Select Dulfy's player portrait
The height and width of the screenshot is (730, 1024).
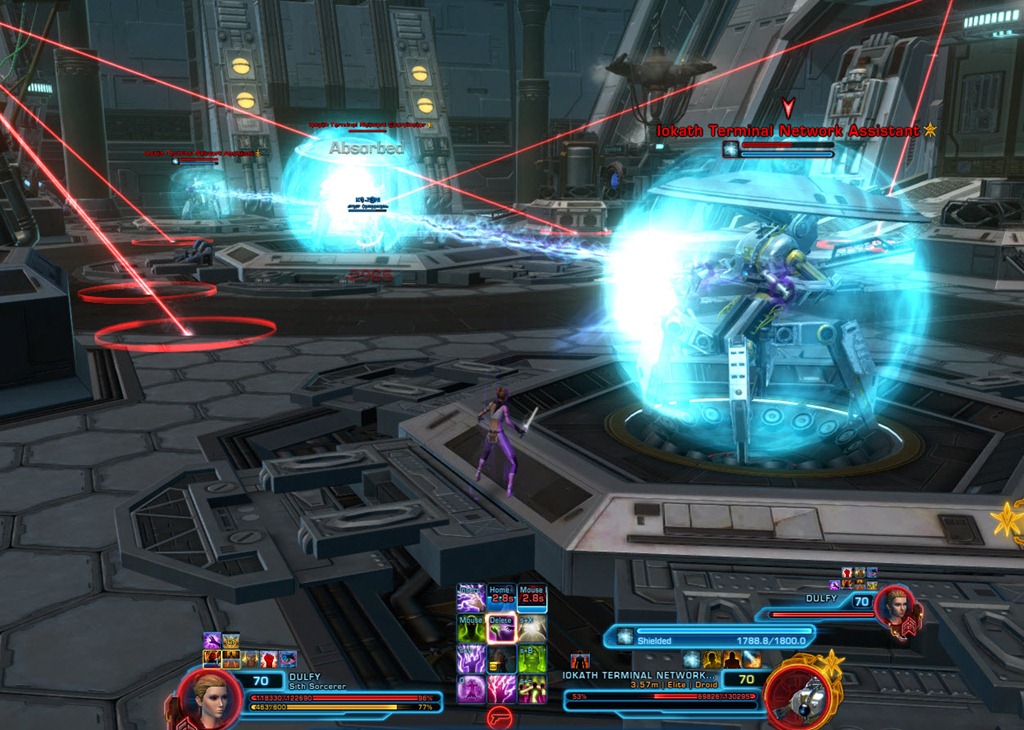point(209,696)
